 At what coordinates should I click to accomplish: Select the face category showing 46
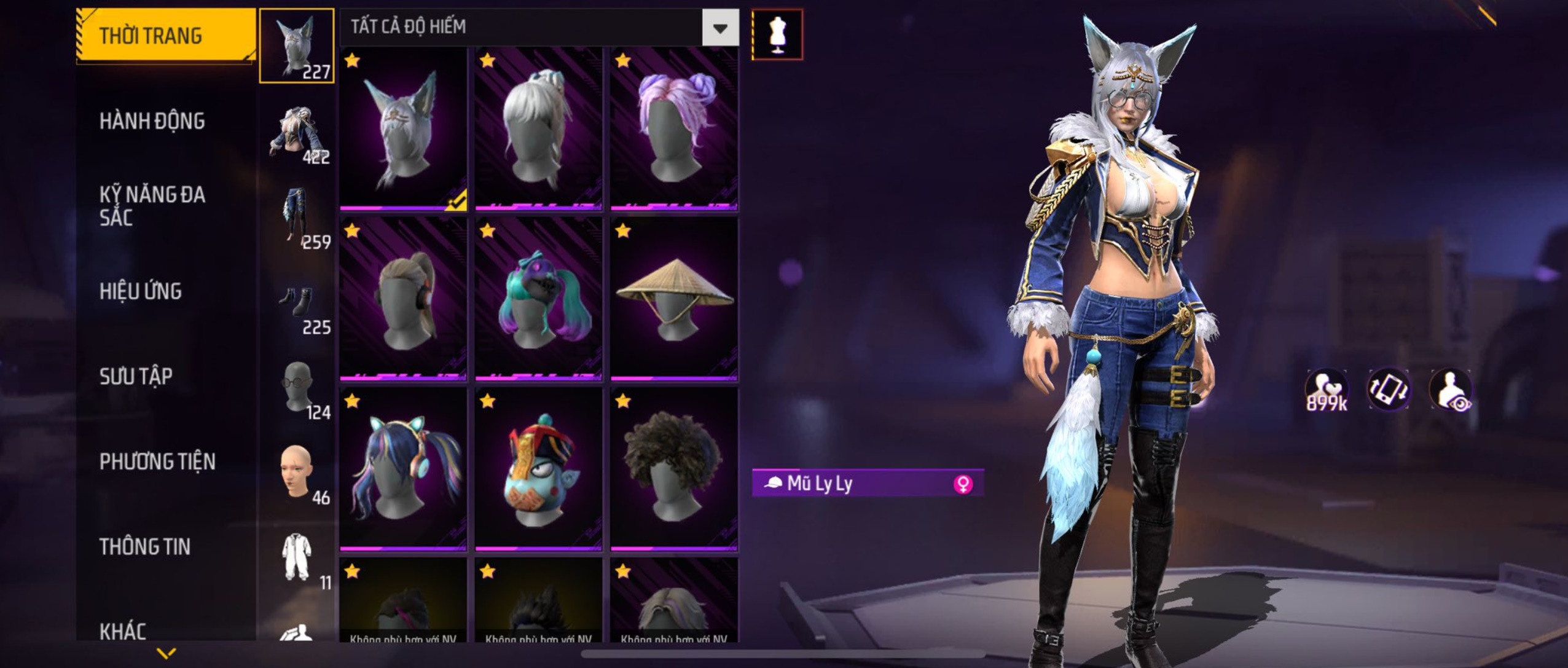pos(297,473)
